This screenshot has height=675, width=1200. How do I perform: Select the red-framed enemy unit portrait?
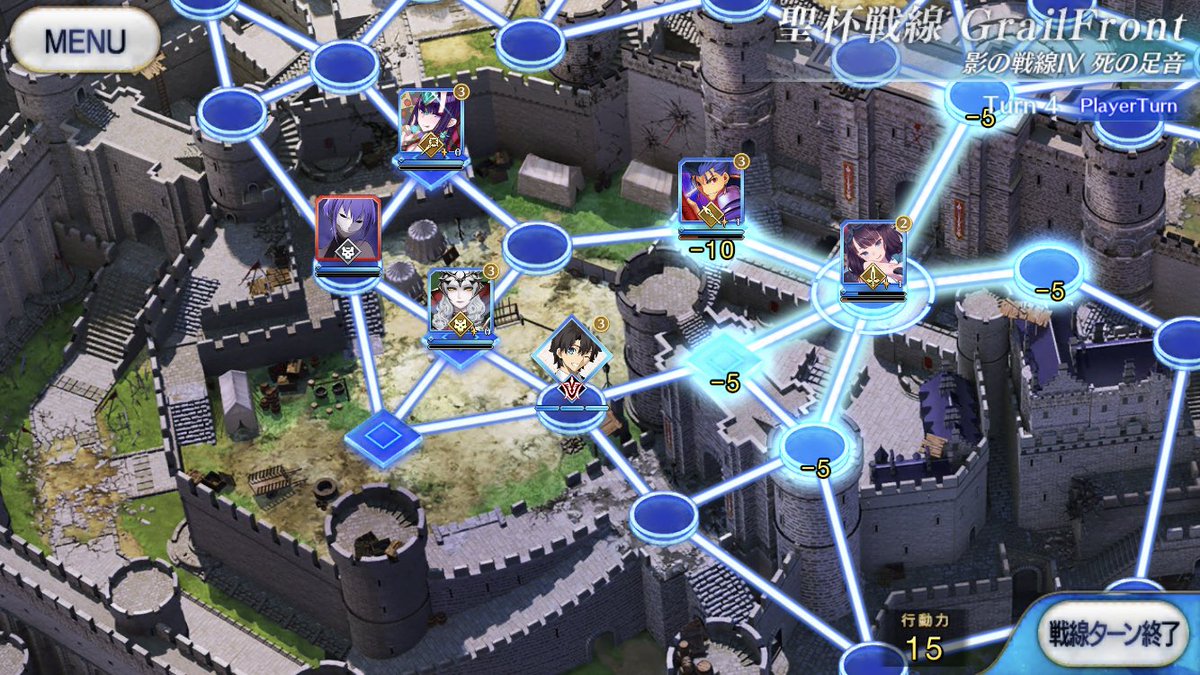(347, 232)
